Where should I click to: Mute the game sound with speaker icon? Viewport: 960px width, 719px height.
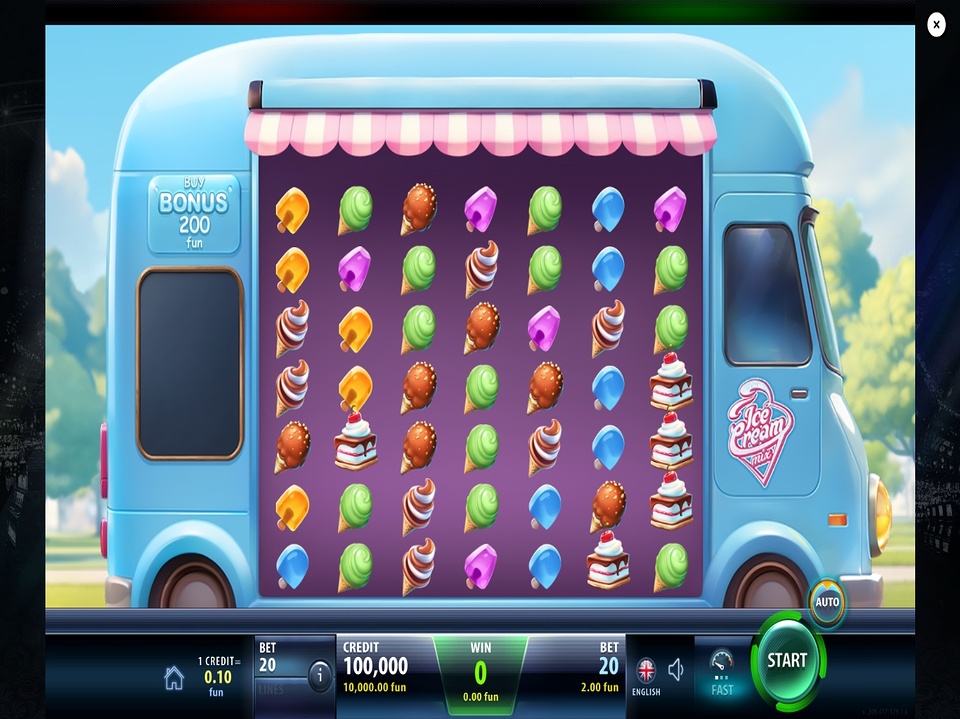pyautogui.click(x=676, y=670)
